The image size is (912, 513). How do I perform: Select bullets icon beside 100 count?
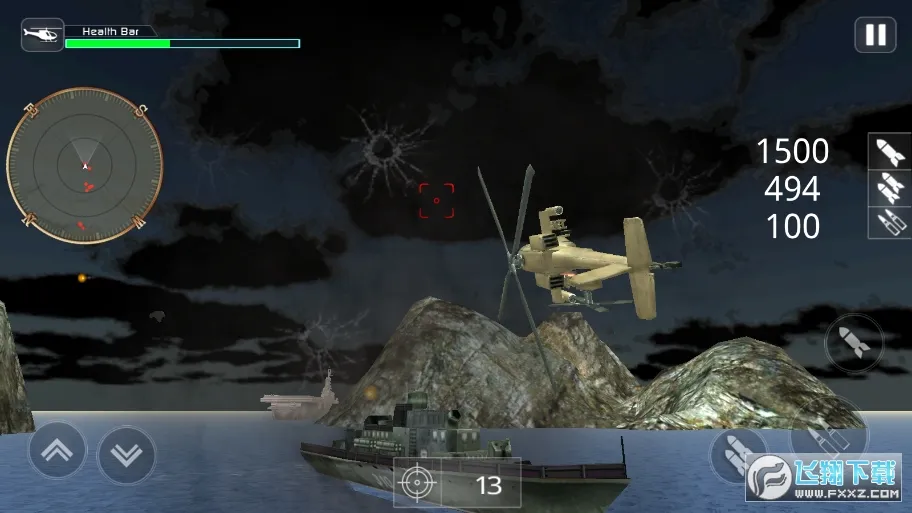click(889, 223)
